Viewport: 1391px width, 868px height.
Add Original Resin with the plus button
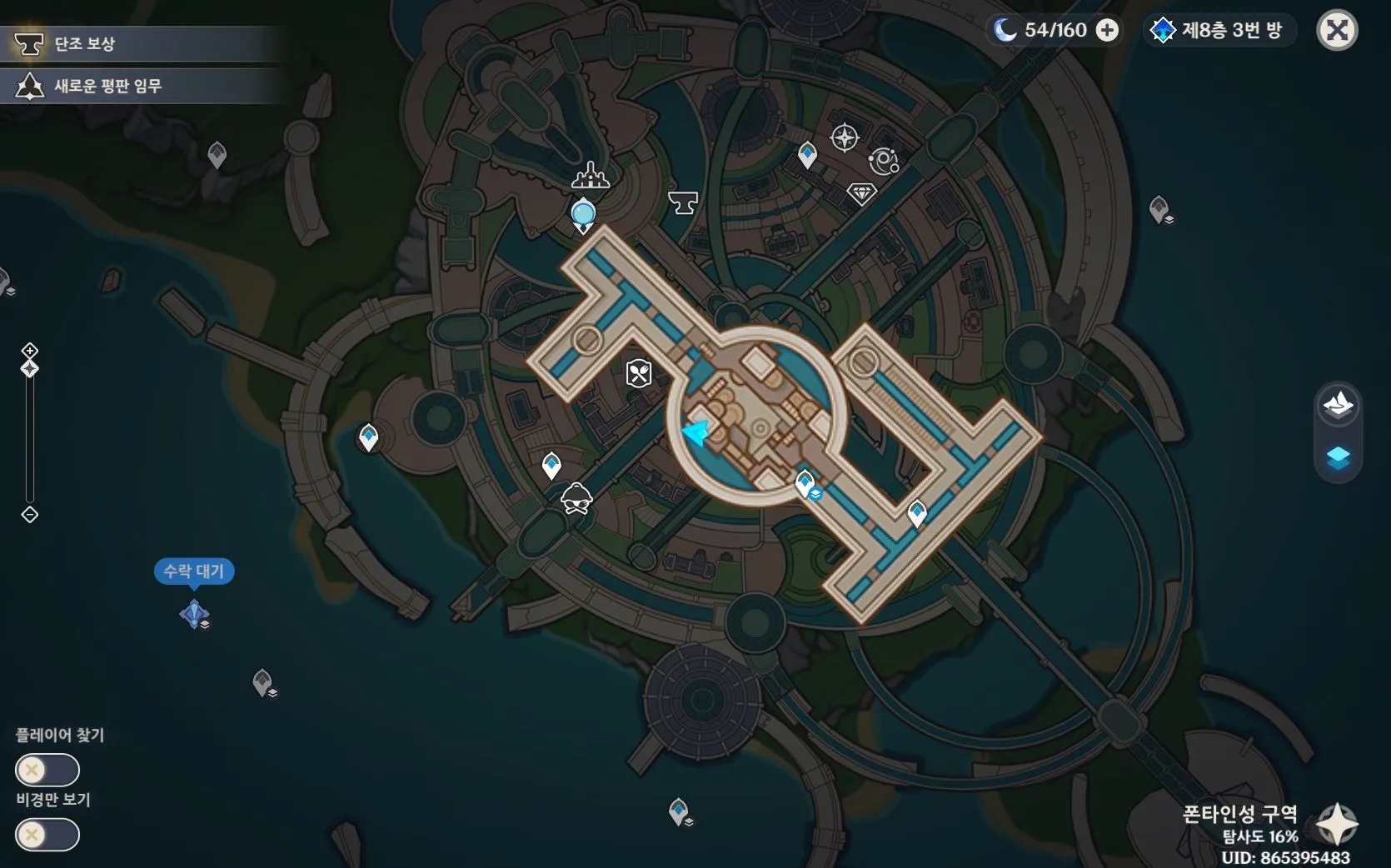pos(1107,31)
